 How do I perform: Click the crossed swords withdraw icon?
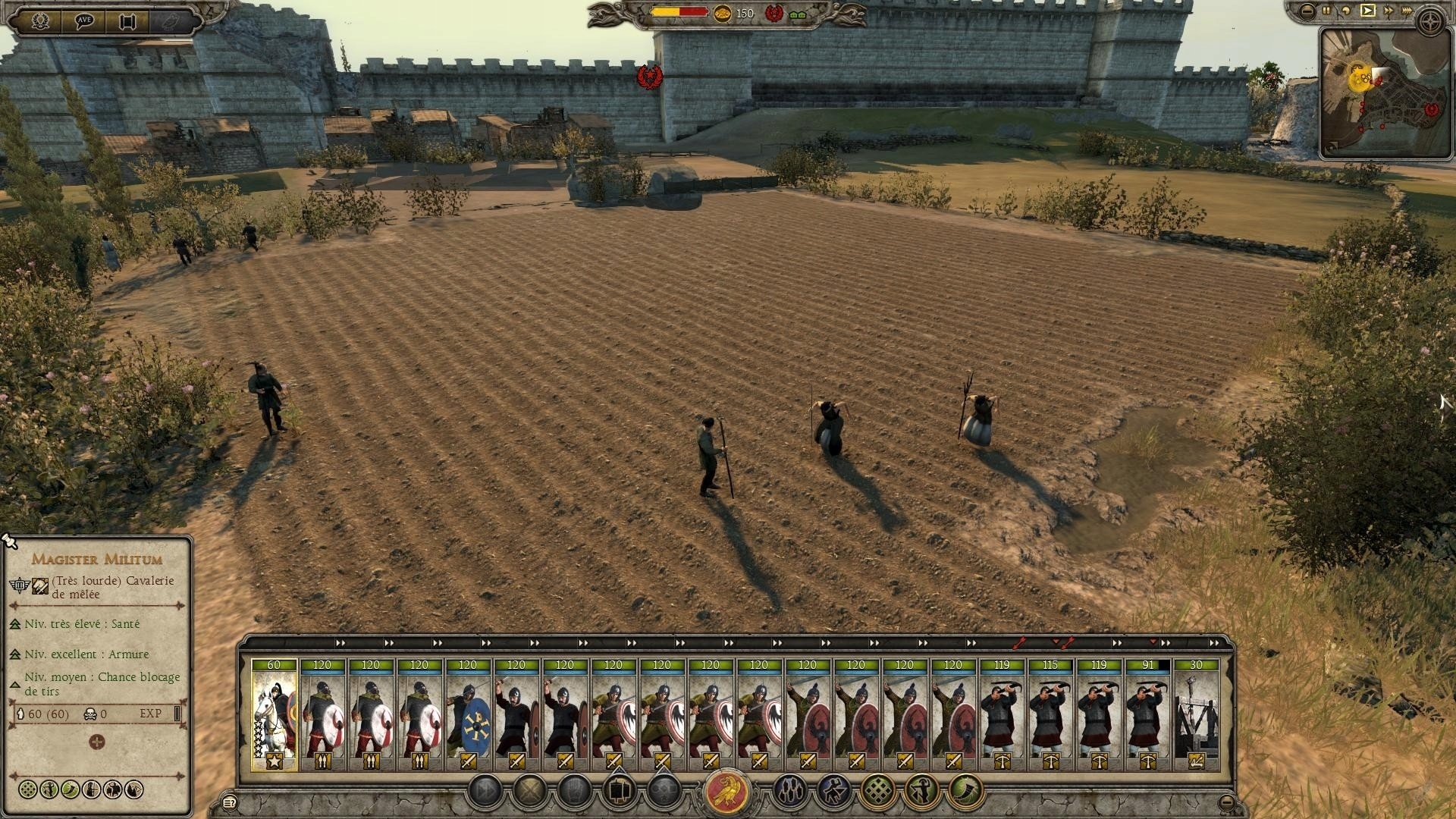click(x=529, y=791)
